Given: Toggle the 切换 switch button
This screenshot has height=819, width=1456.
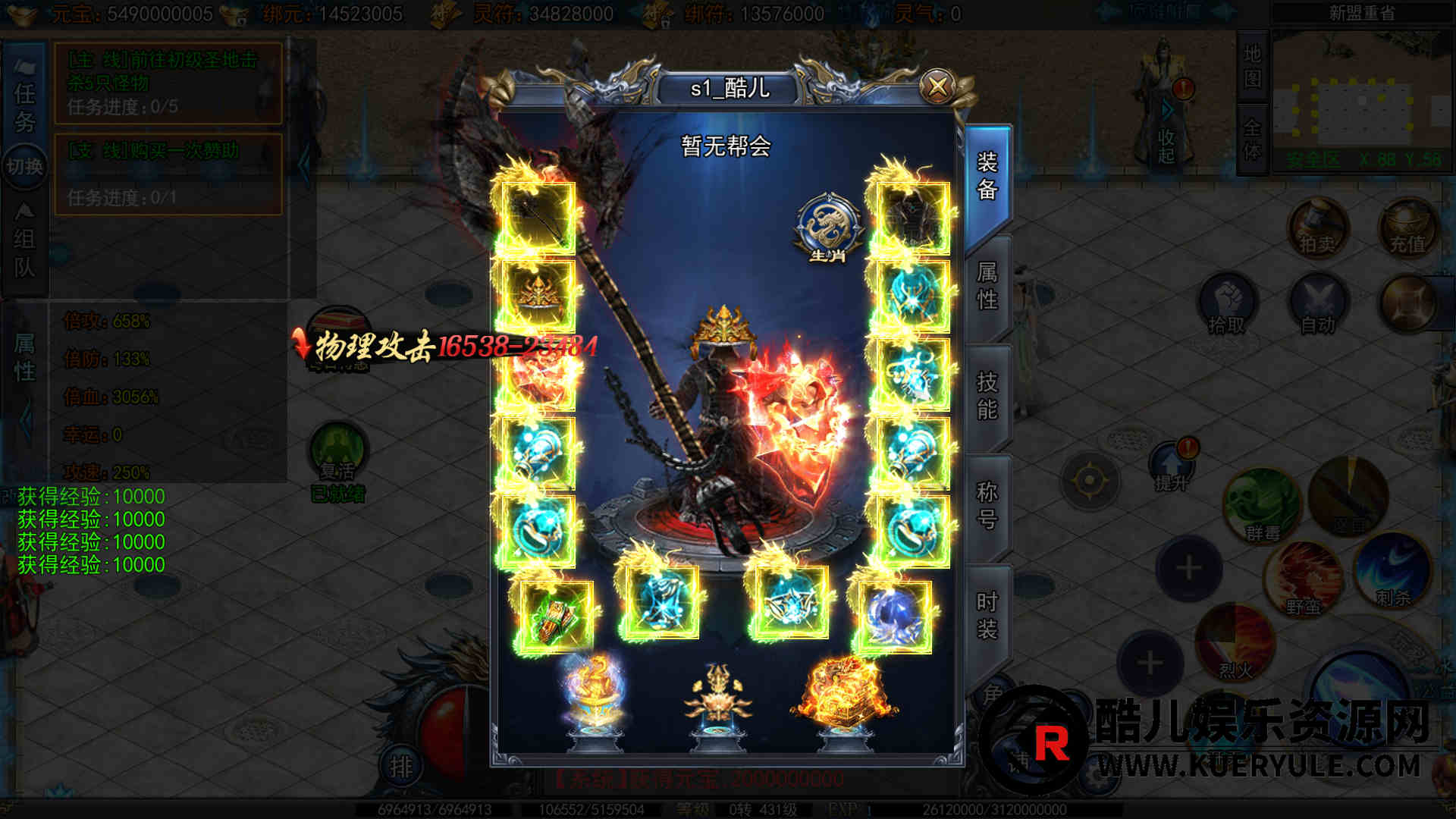Looking at the screenshot, I should coord(24,166).
